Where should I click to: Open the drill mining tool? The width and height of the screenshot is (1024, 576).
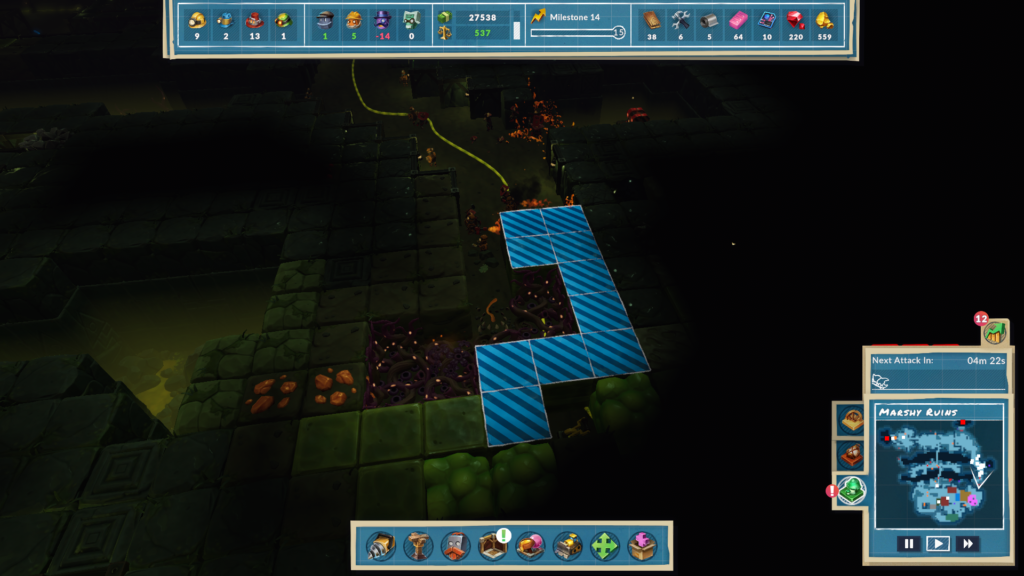tap(381, 546)
